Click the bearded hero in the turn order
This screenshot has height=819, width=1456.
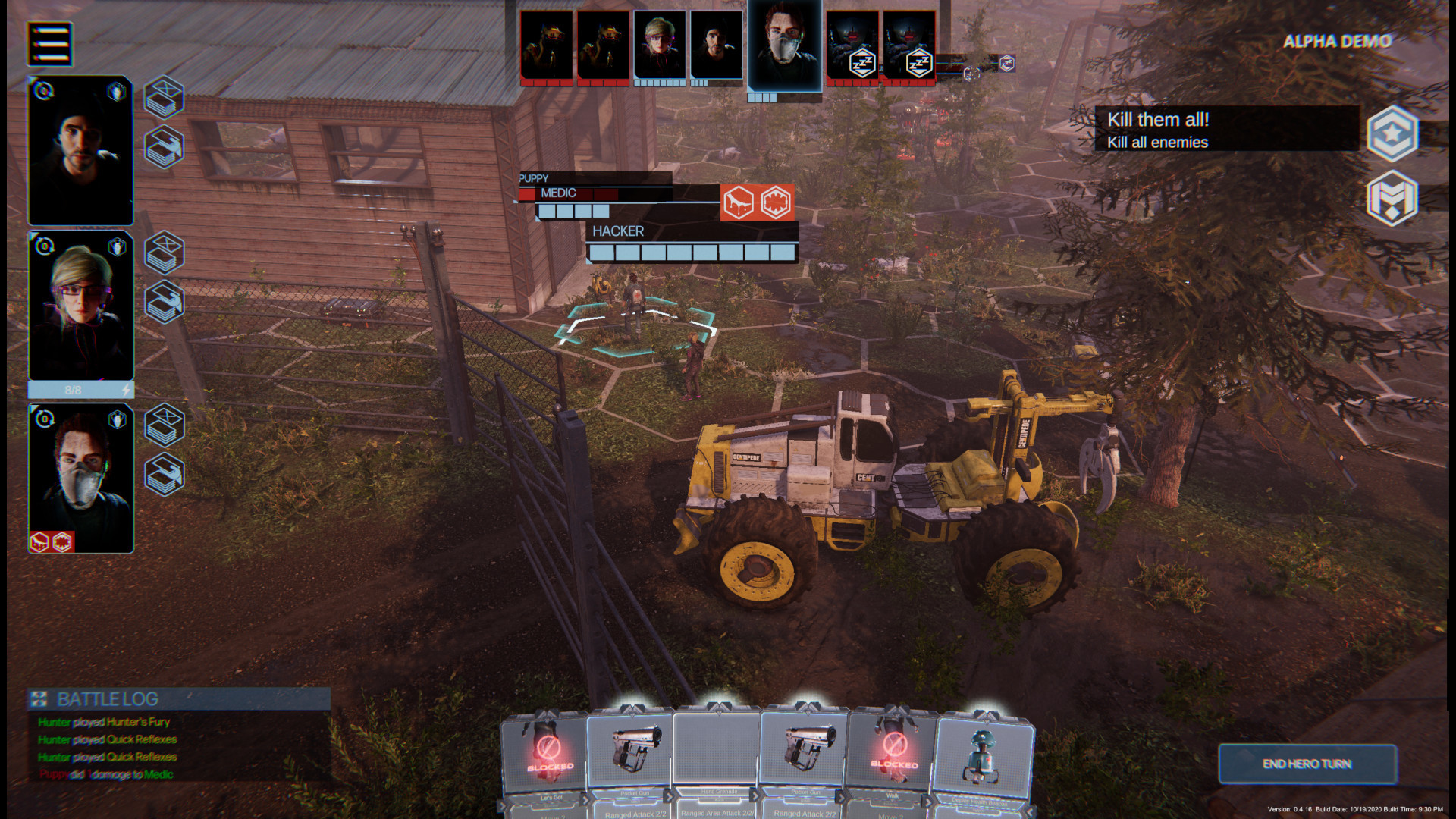coord(717,45)
